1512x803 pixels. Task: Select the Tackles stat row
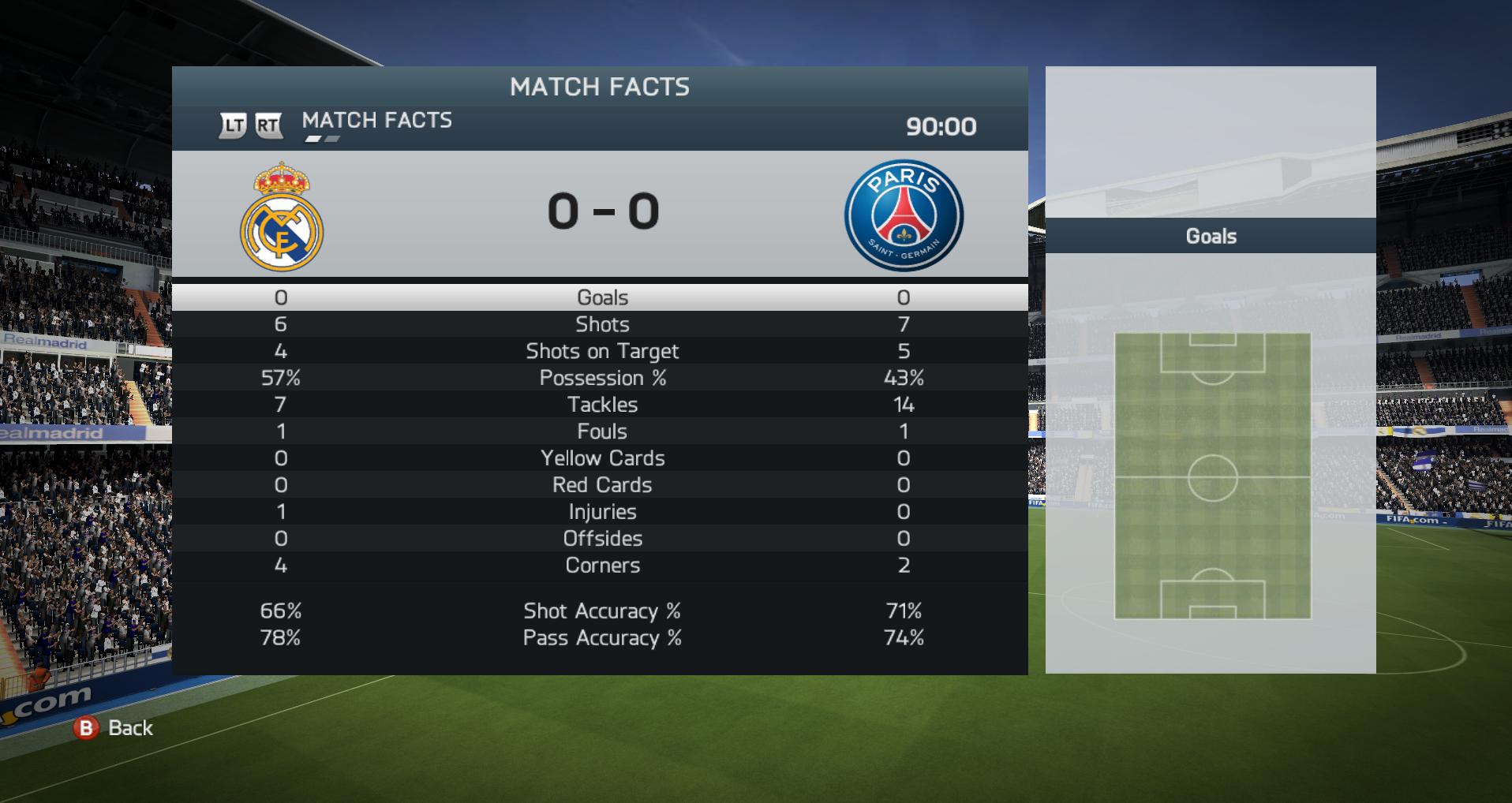tap(601, 405)
